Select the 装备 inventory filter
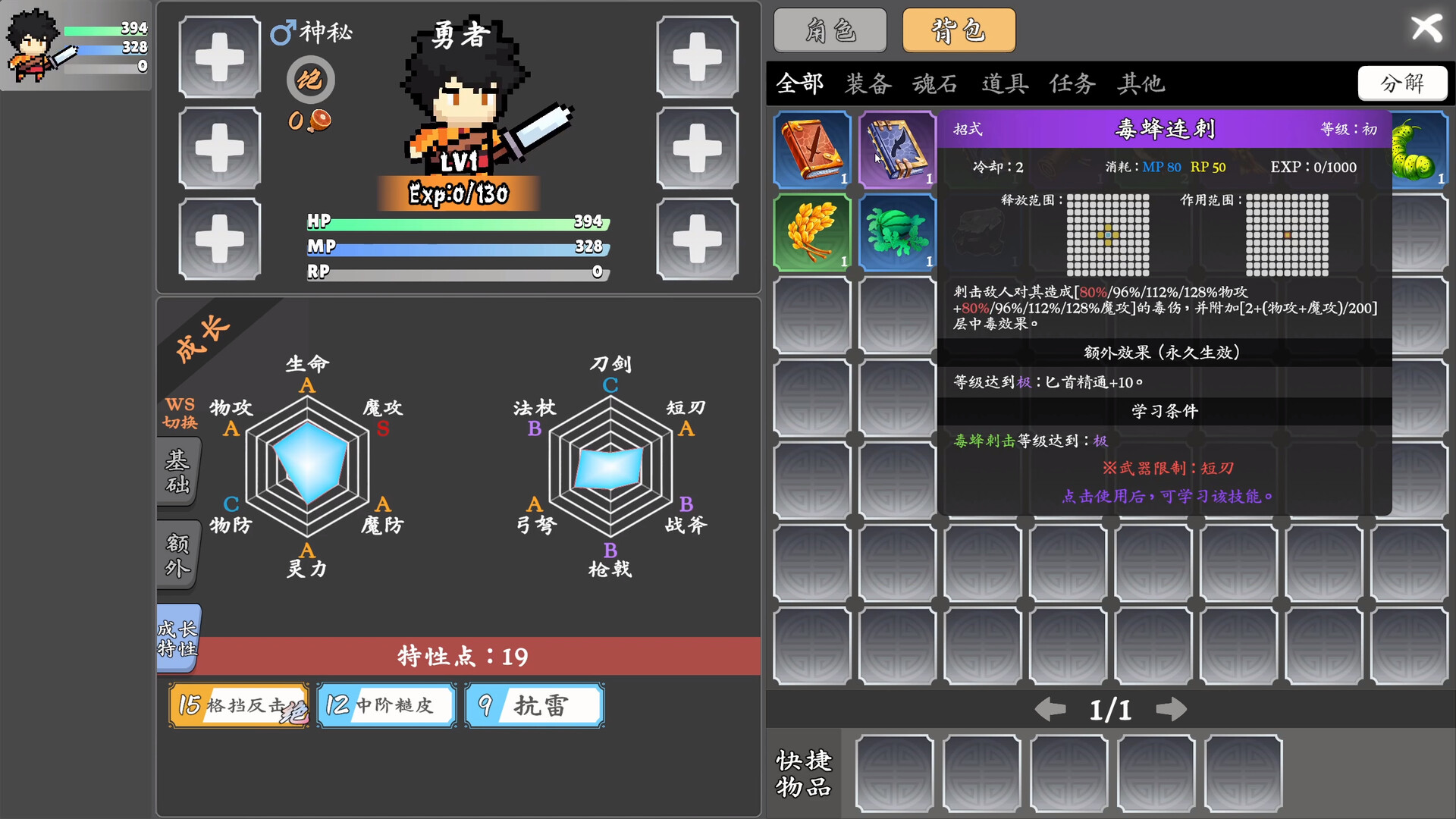Image resolution: width=1456 pixels, height=819 pixels. click(869, 84)
